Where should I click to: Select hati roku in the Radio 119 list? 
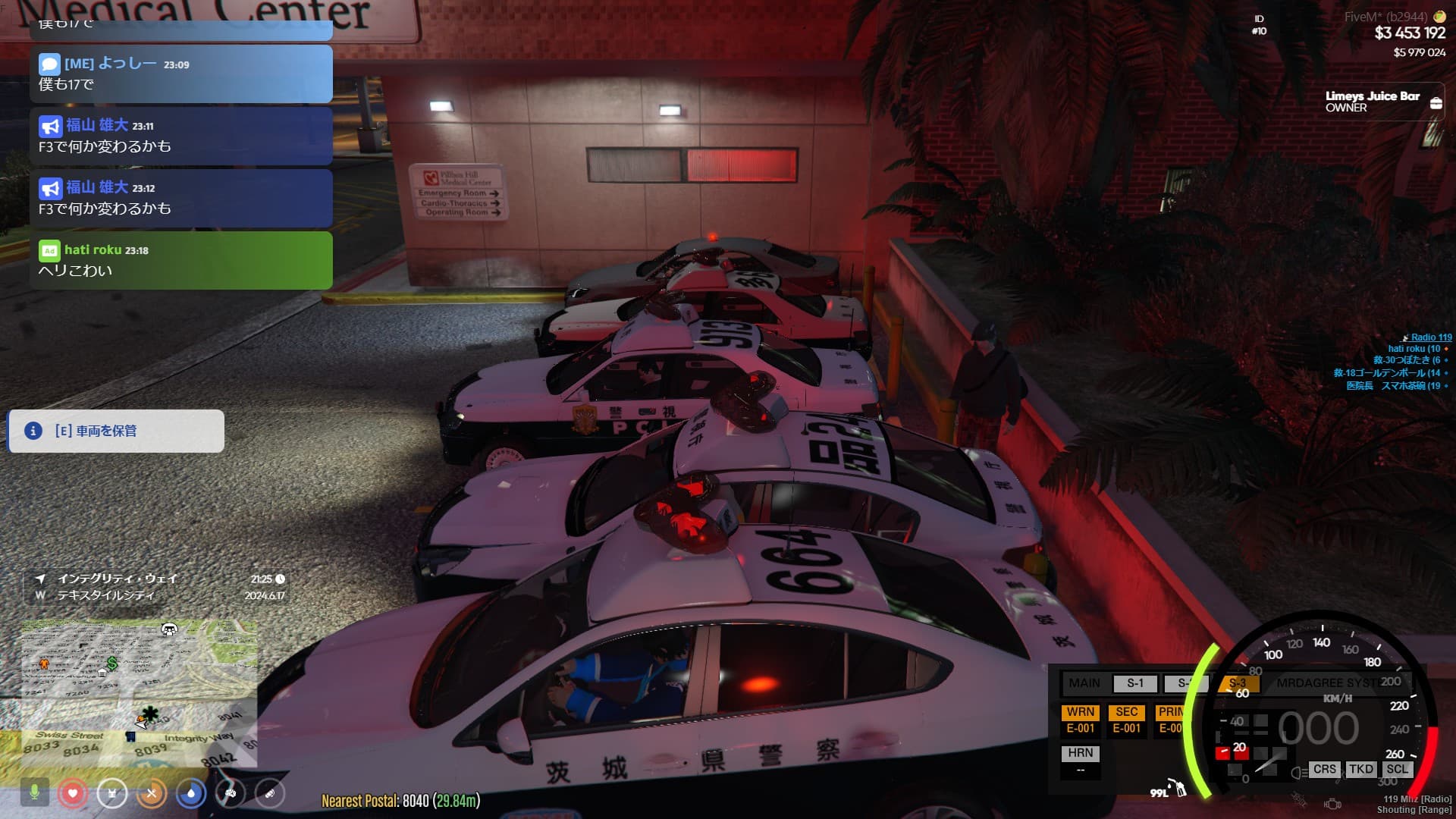1414,349
